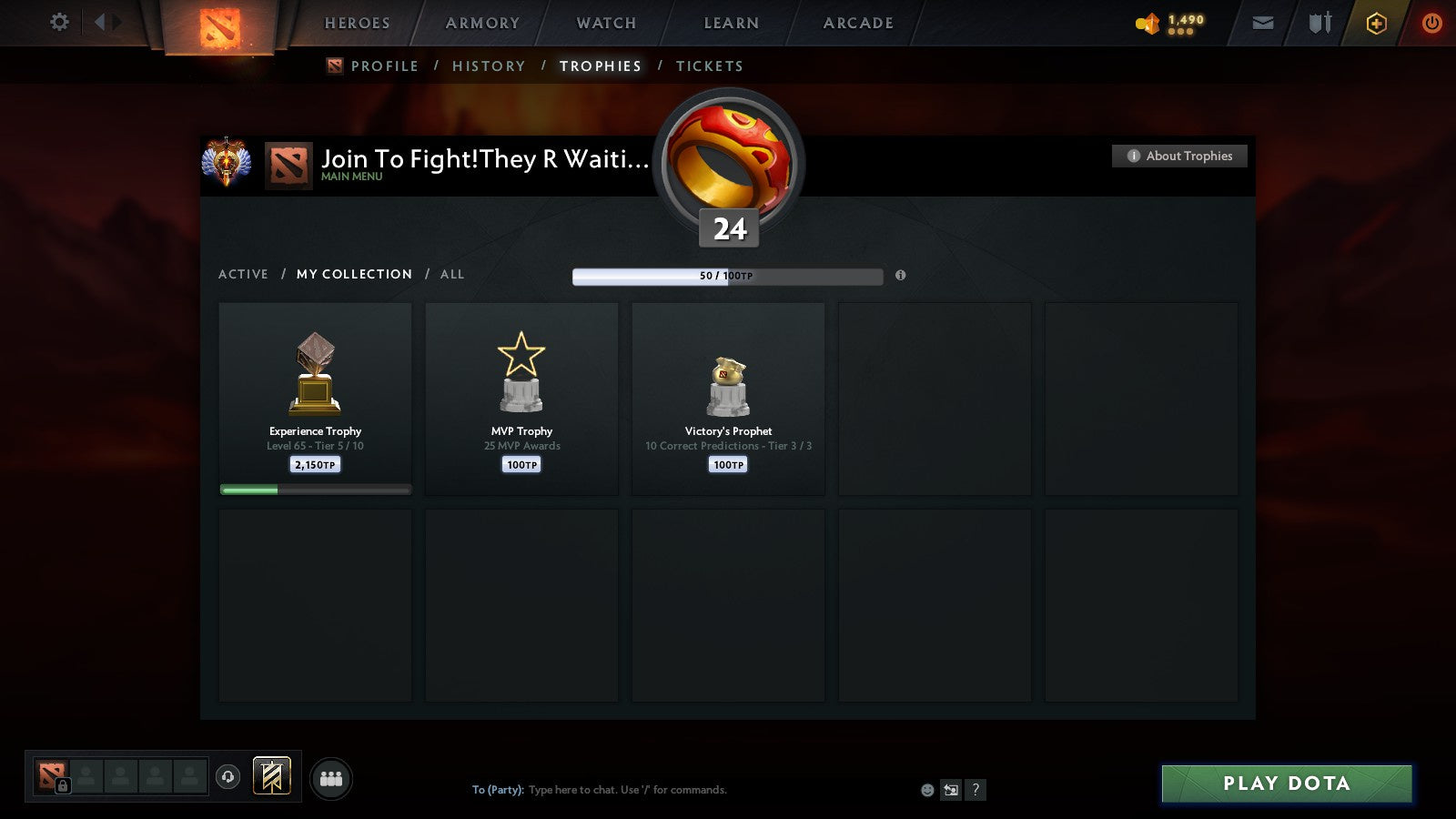This screenshot has width=1456, height=819.
Task: Open the Dota Plus hexagon icon
Action: tap(1377, 23)
